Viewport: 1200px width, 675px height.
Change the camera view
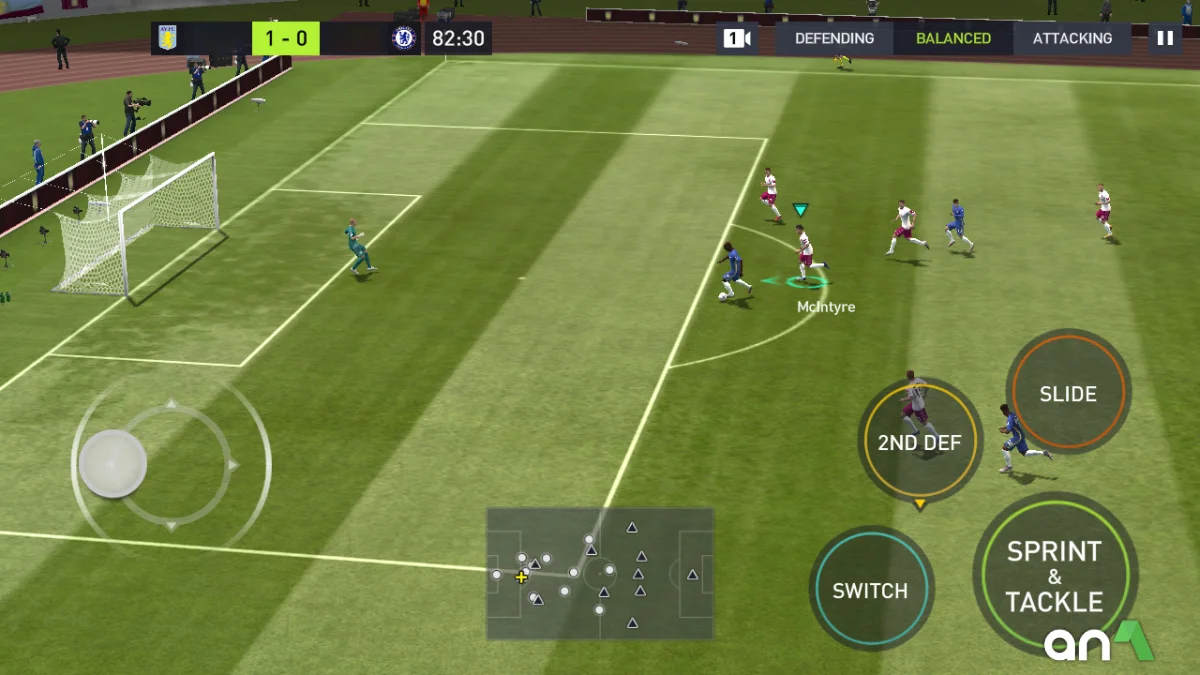[737, 38]
